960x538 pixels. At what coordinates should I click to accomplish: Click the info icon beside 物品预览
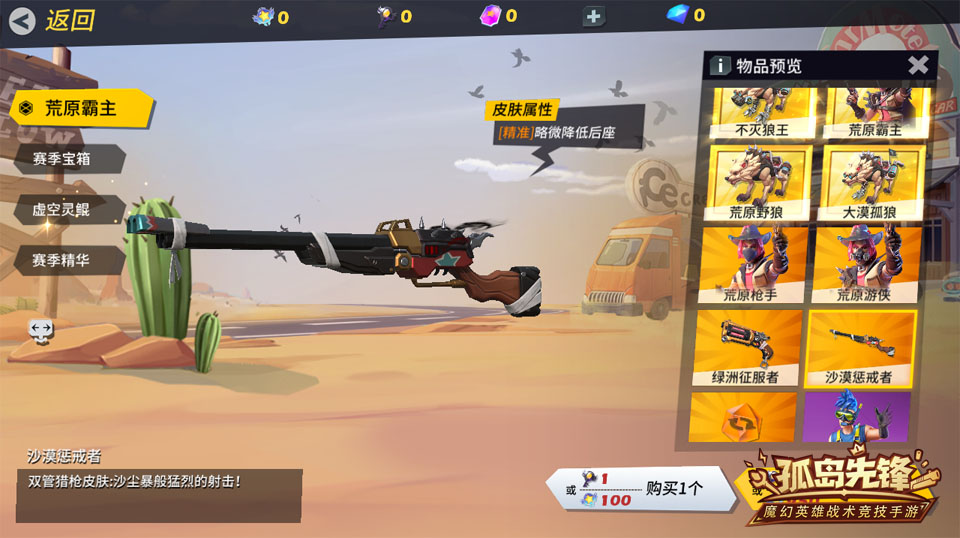click(720, 66)
